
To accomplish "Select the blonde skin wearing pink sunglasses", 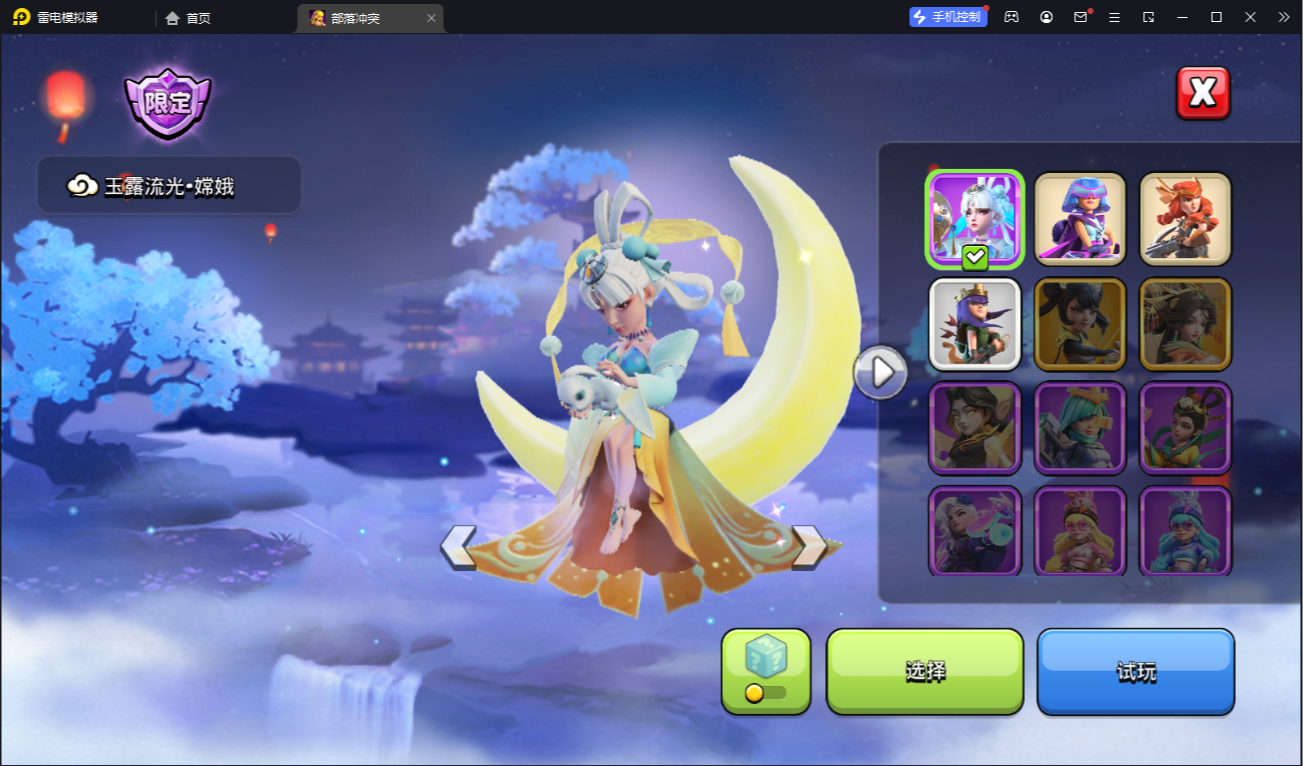I will pos(1080,530).
